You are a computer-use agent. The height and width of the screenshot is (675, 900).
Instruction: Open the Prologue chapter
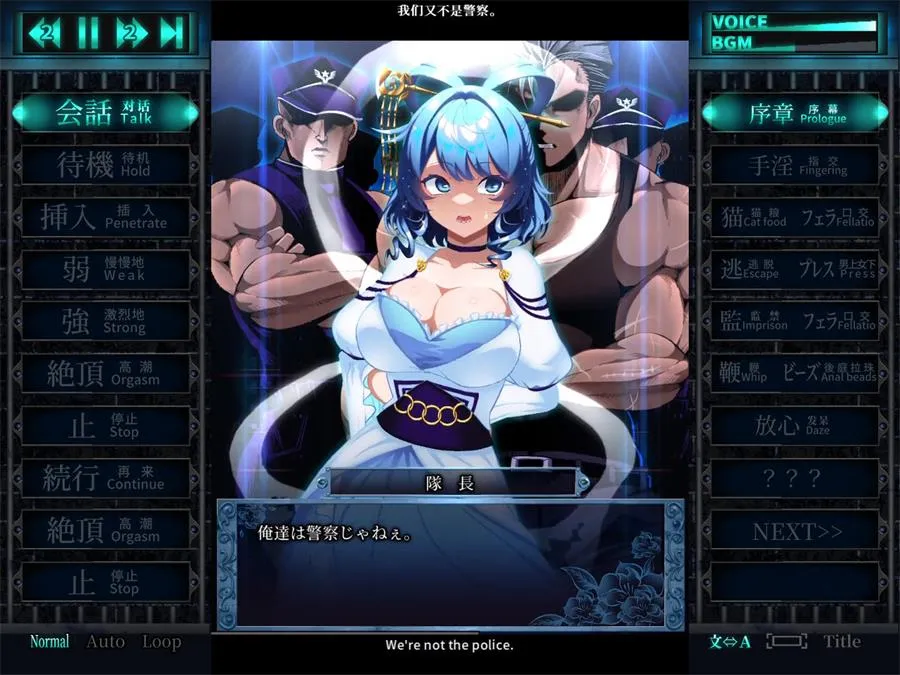796,113
